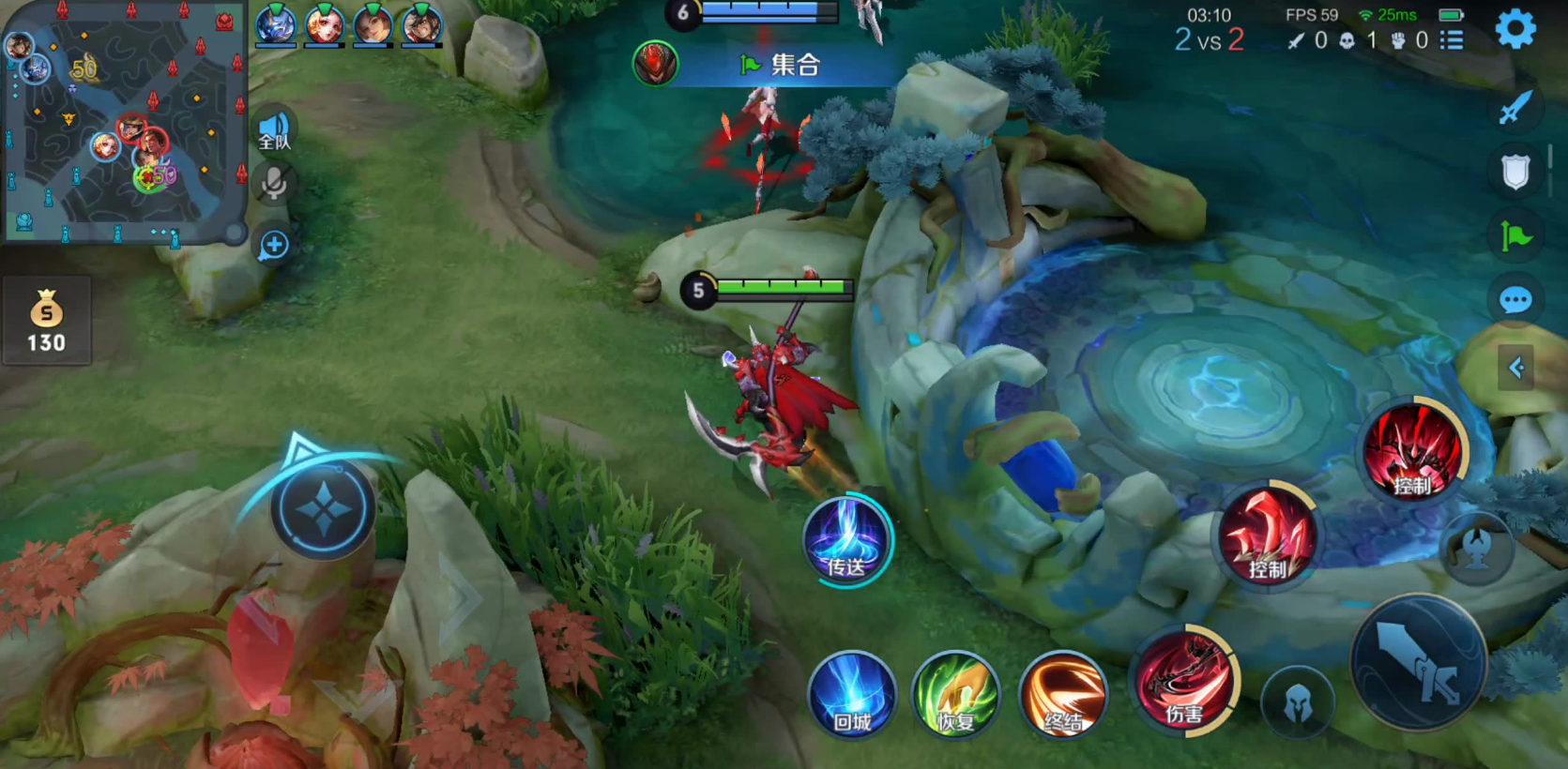Send the defend signal with the shield icon
Screen dimensions: 1568x769
(x=1515, y=172)
